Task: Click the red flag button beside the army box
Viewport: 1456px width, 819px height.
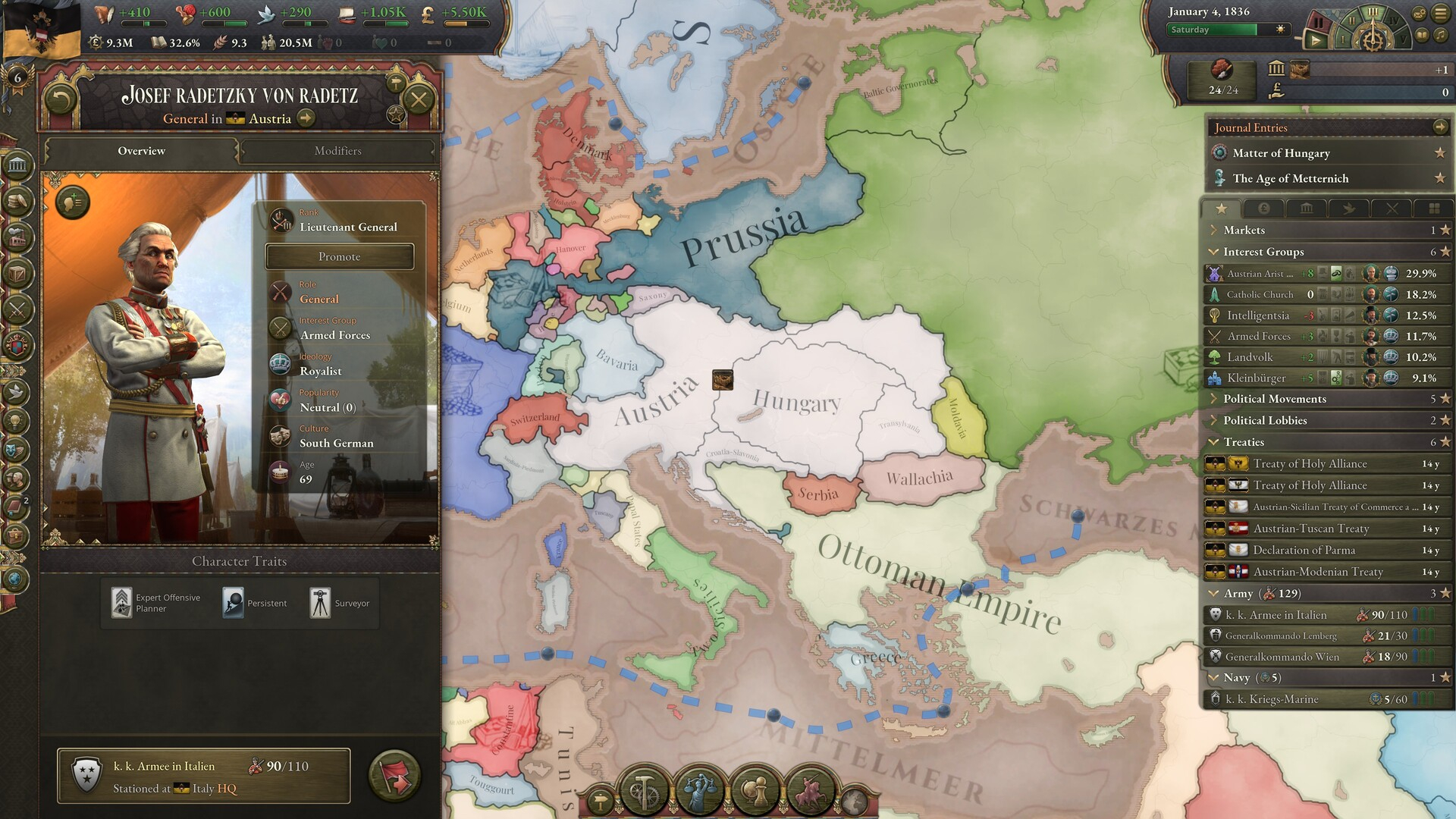Action: tap(394, 776)
